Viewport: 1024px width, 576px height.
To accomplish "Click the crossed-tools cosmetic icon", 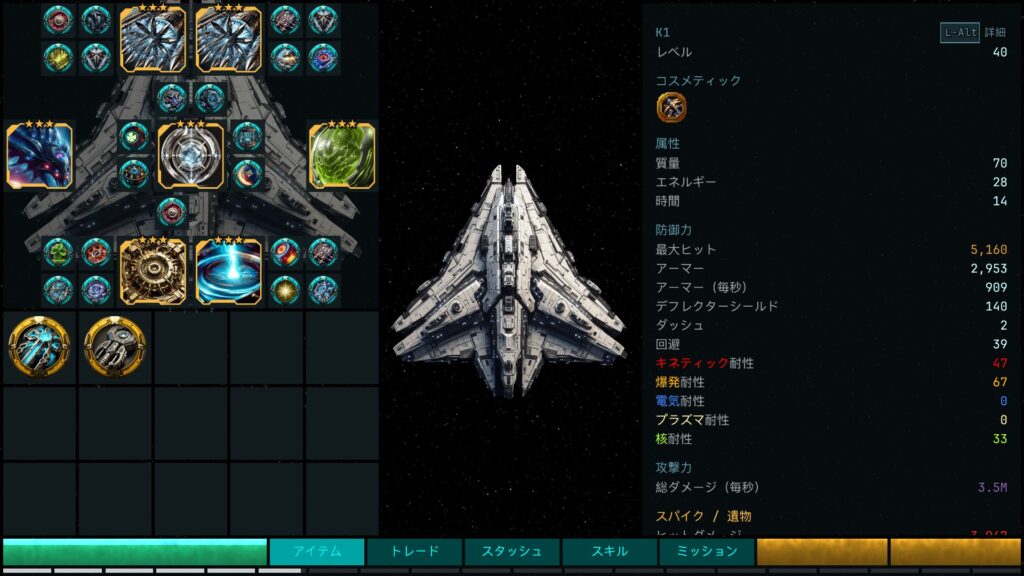I will [x=671, y=107].
